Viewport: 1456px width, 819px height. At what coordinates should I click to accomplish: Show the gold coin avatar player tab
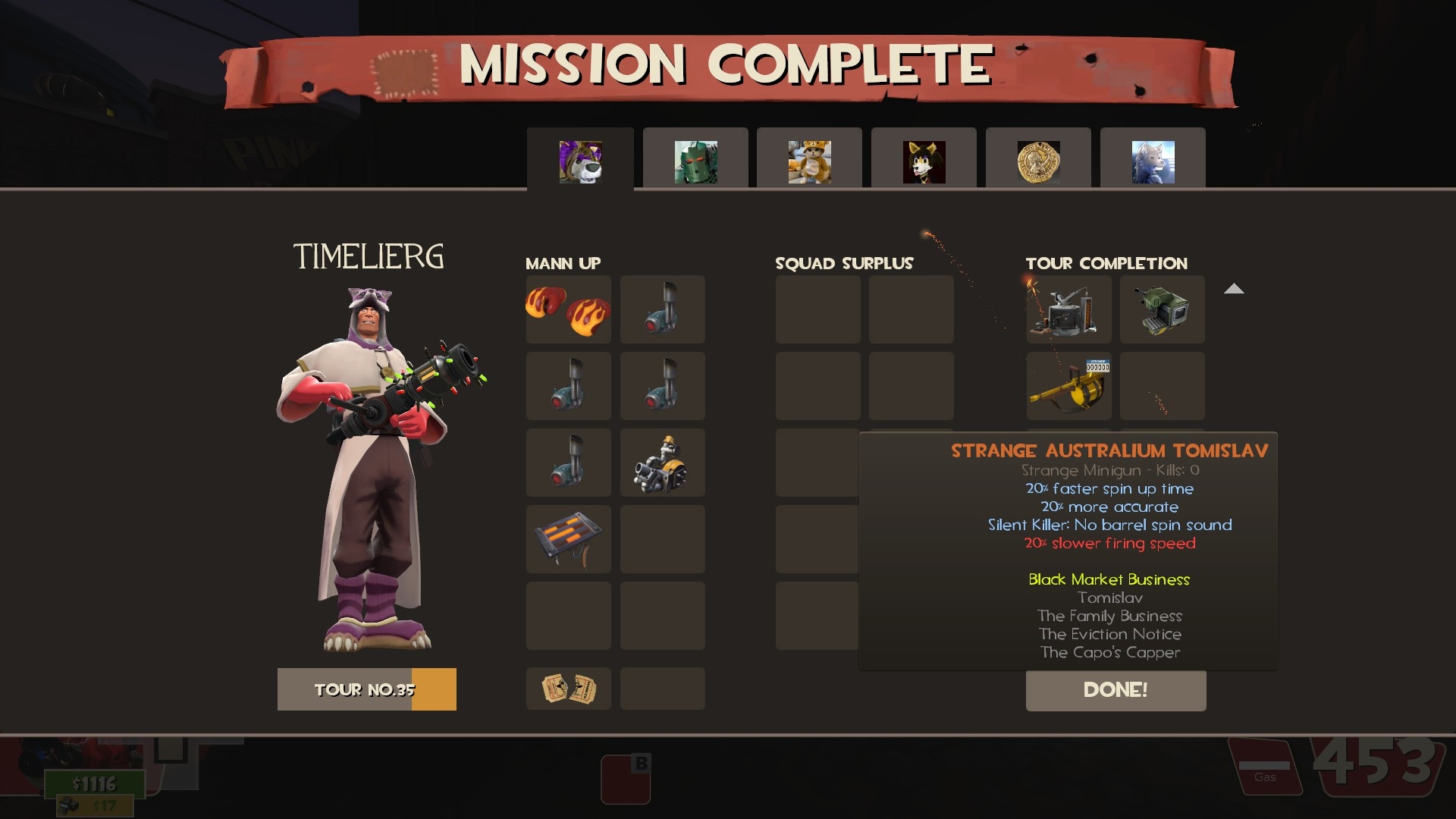click(1038, 162)
